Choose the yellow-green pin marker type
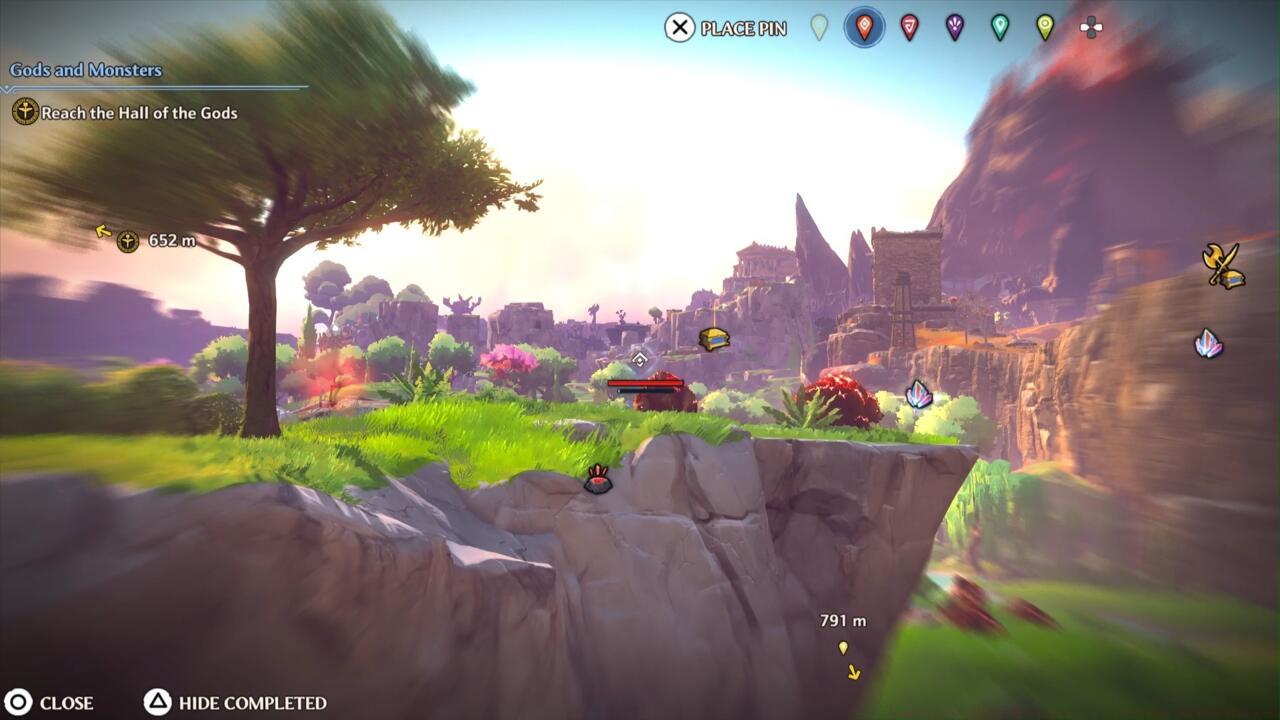 point(1045,27)
